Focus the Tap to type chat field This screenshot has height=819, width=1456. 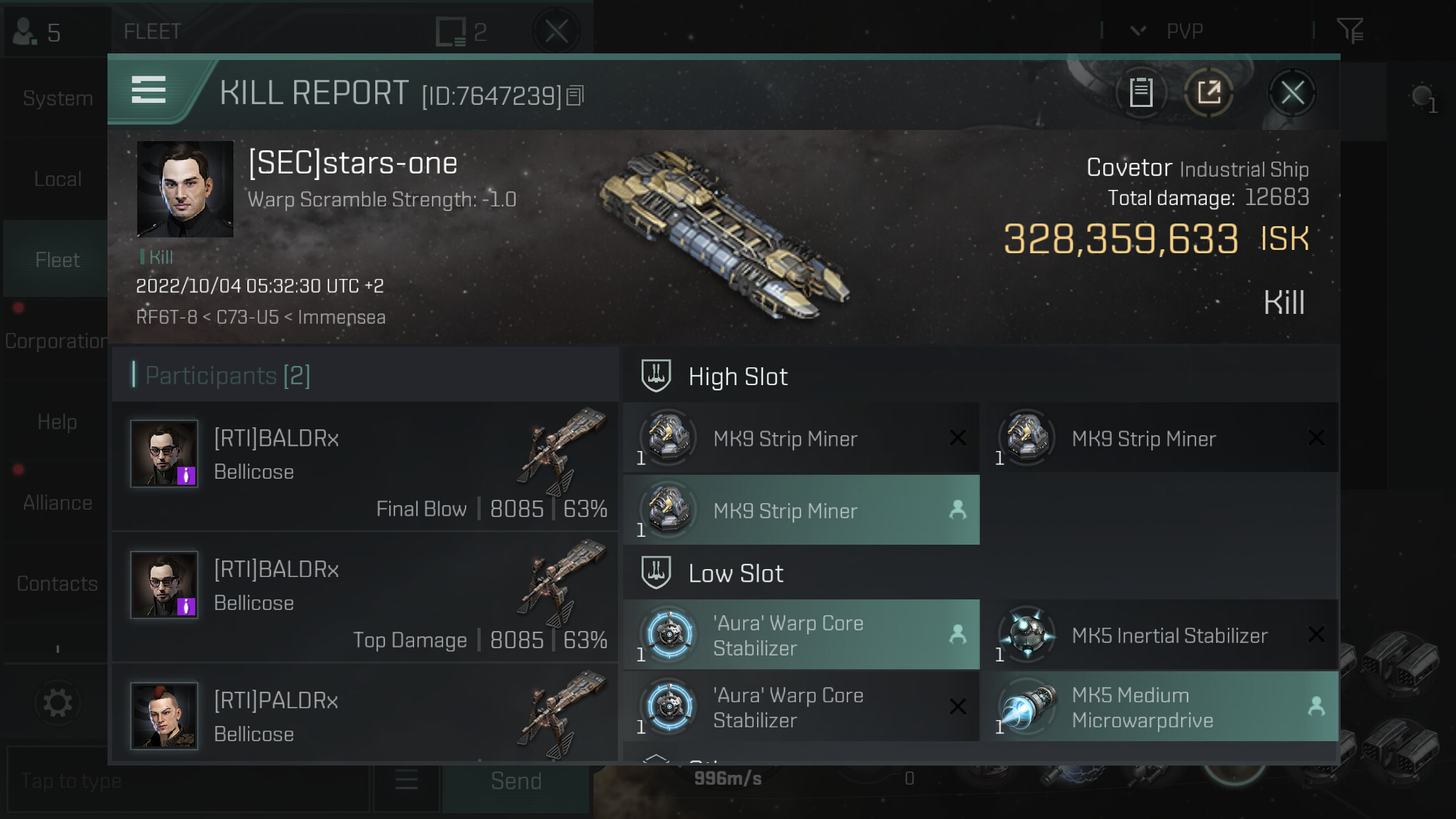(188, 781)
